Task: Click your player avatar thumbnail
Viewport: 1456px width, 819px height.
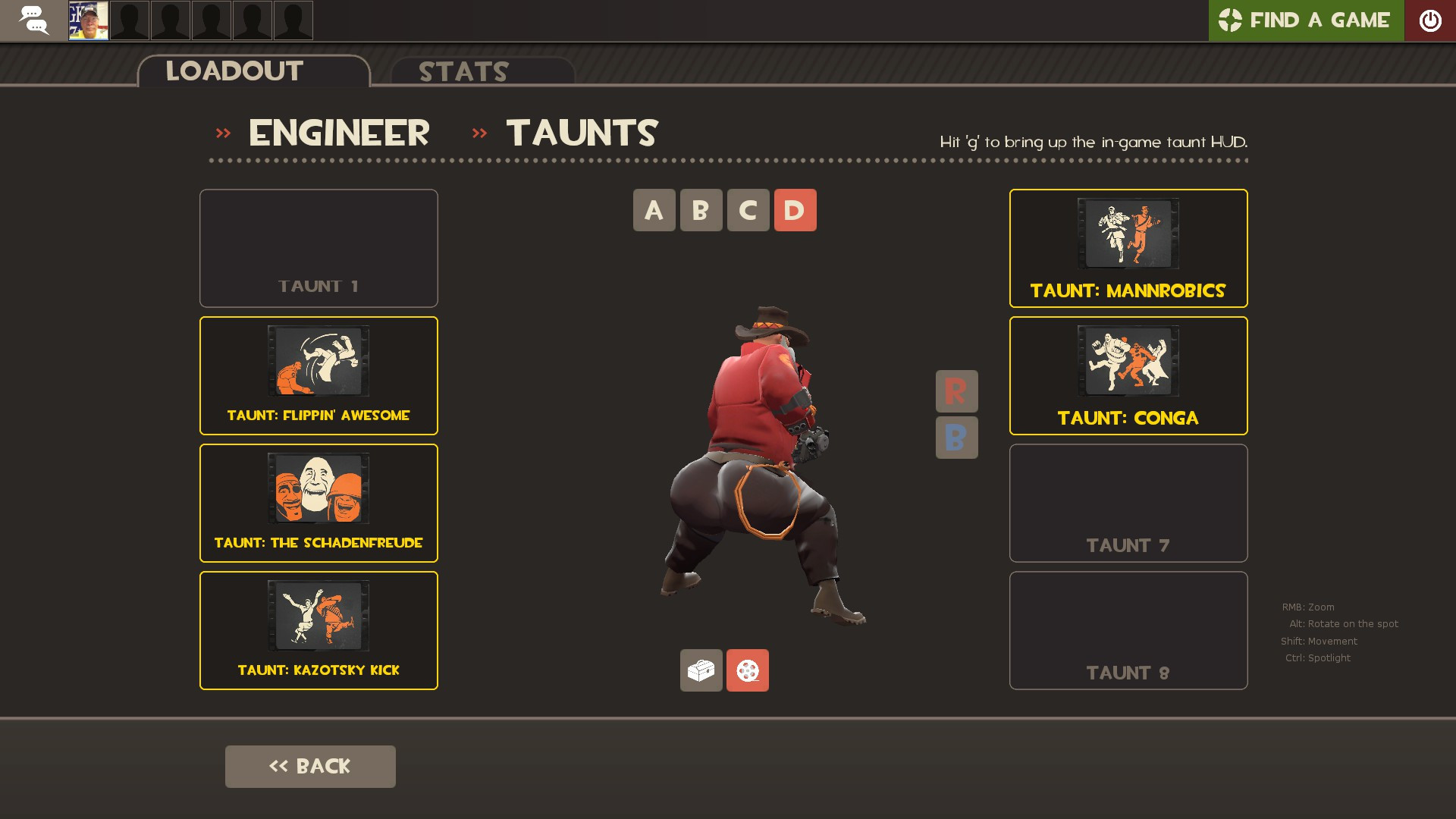Action: (x=89, y=20)
